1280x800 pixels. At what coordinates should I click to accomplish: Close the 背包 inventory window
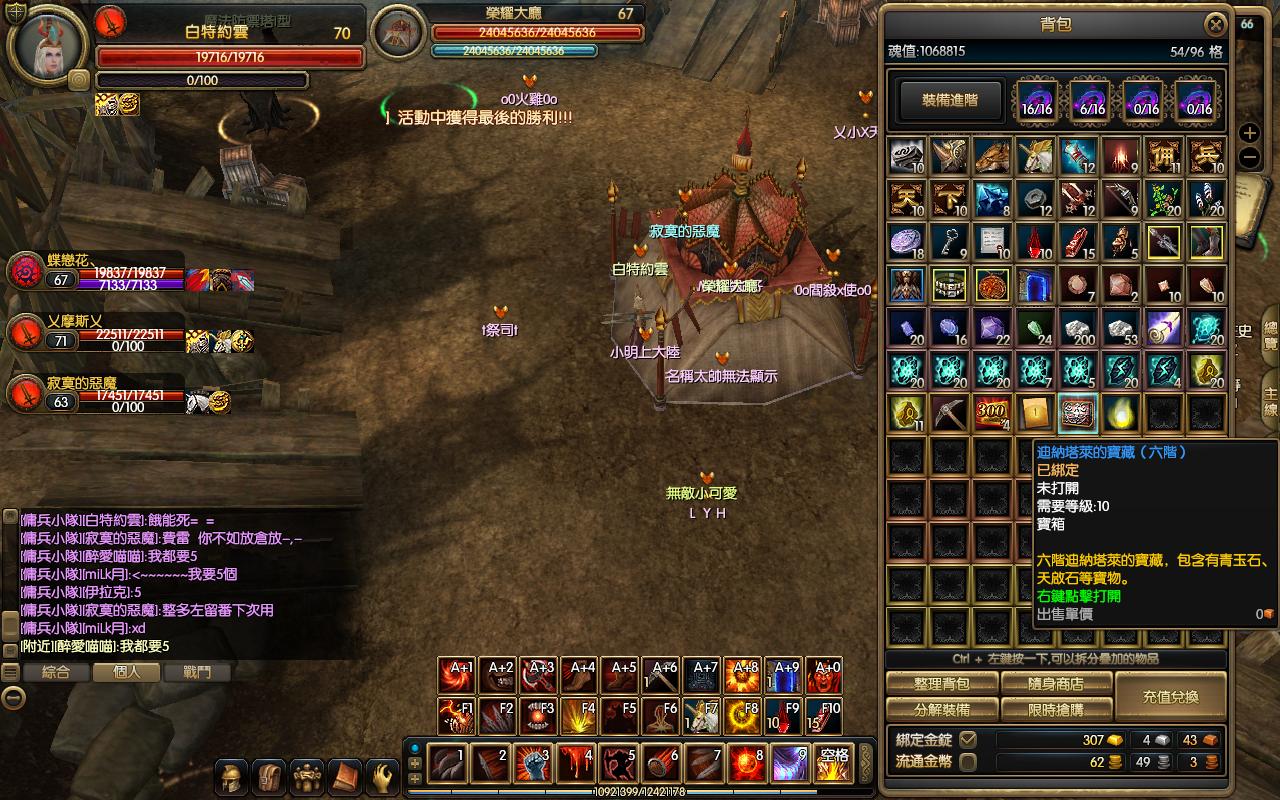tap(1215, 25)
